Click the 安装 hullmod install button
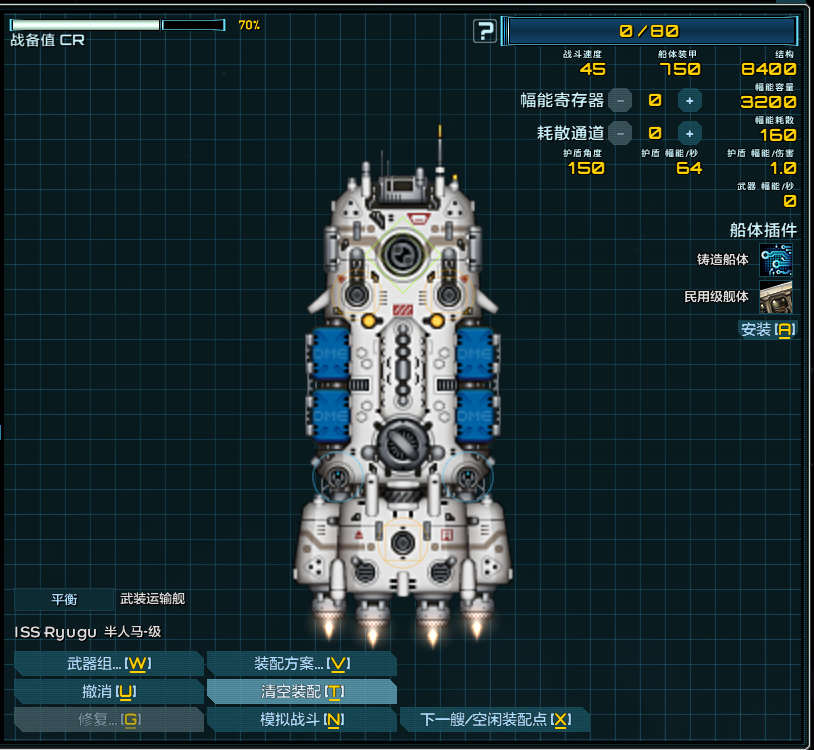 click(x=767, y=329)
